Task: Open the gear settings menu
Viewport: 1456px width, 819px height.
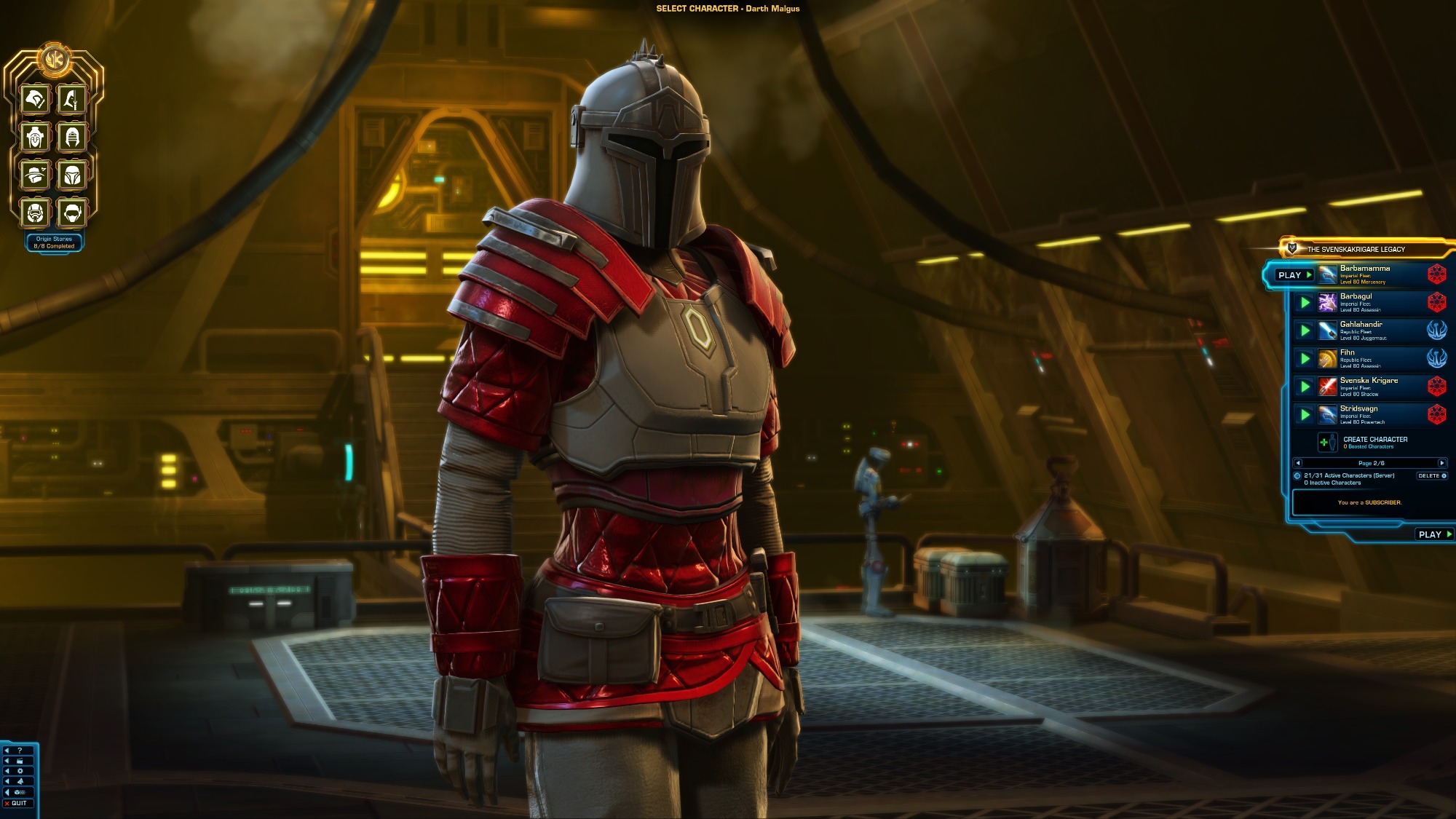Action: 20,771
